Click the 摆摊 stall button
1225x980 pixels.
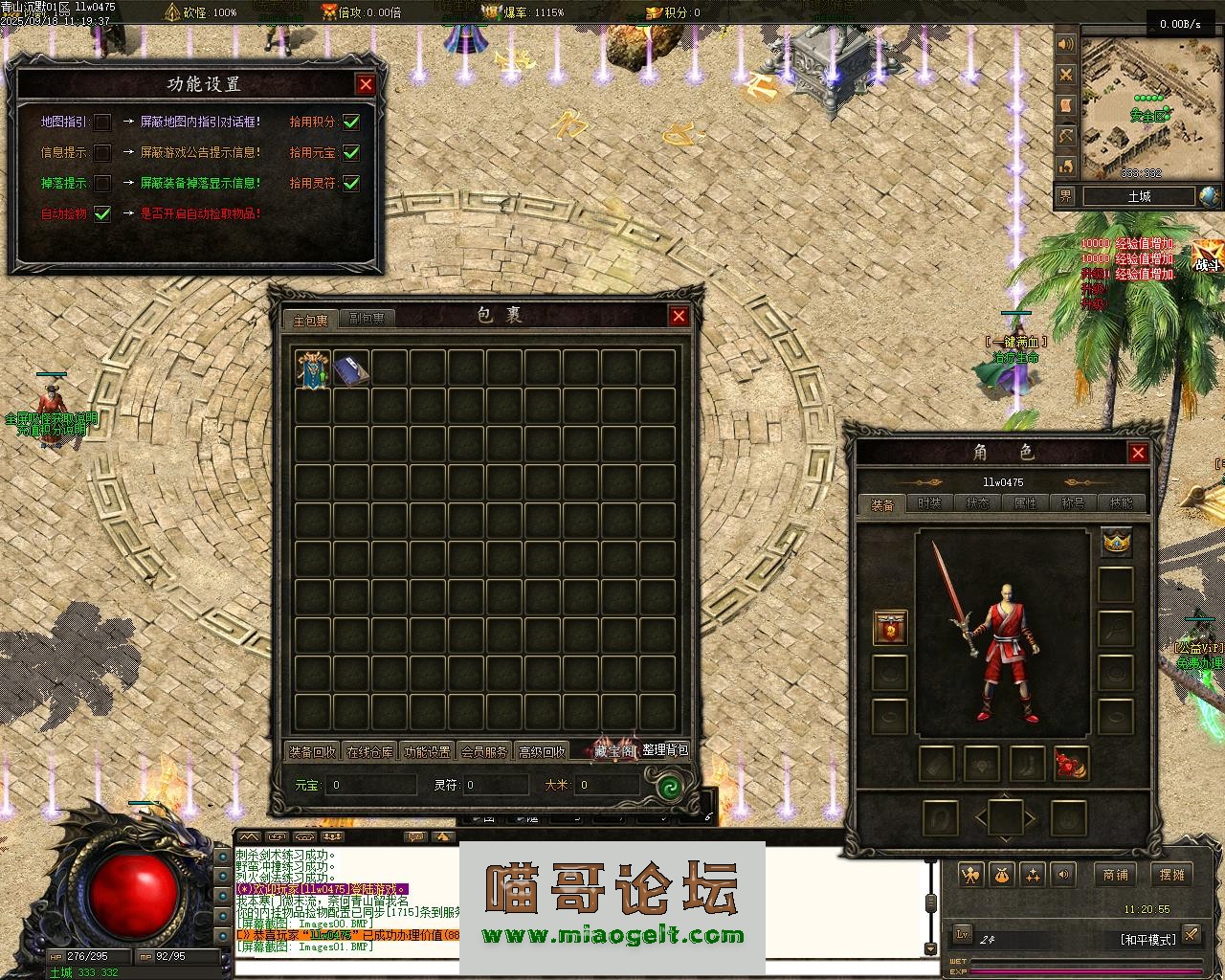pyautogui.click(x=1172, y=874)
